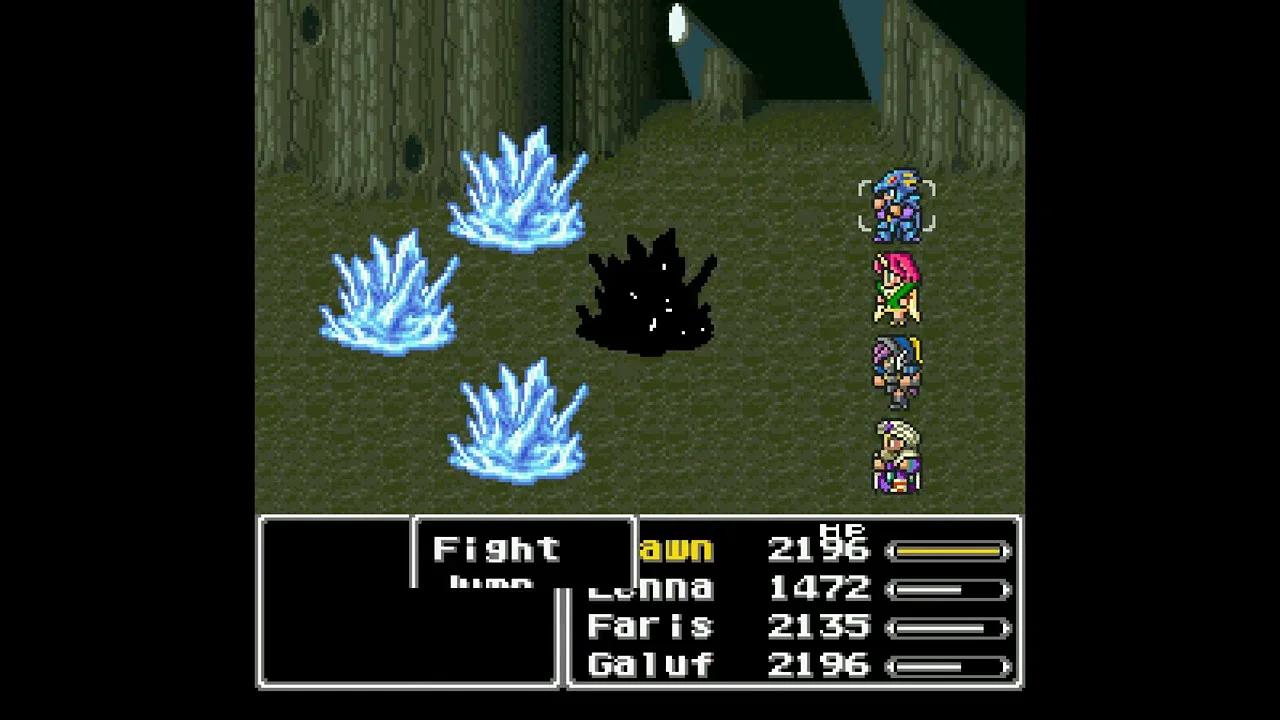
Task: Select Faris's character sprite in battle
Action: 897,368
